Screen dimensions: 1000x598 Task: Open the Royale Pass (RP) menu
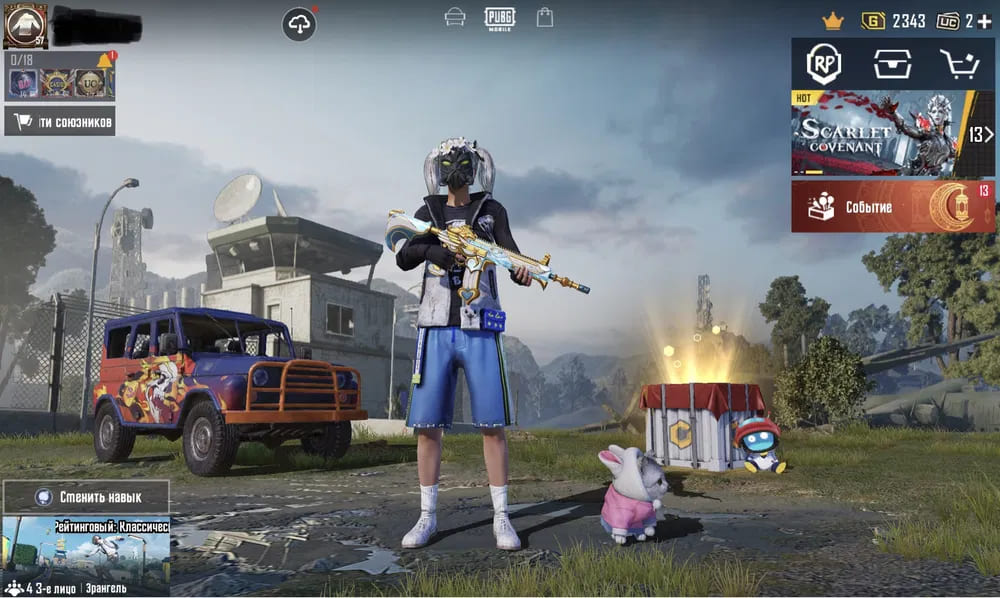click(824, 64)
